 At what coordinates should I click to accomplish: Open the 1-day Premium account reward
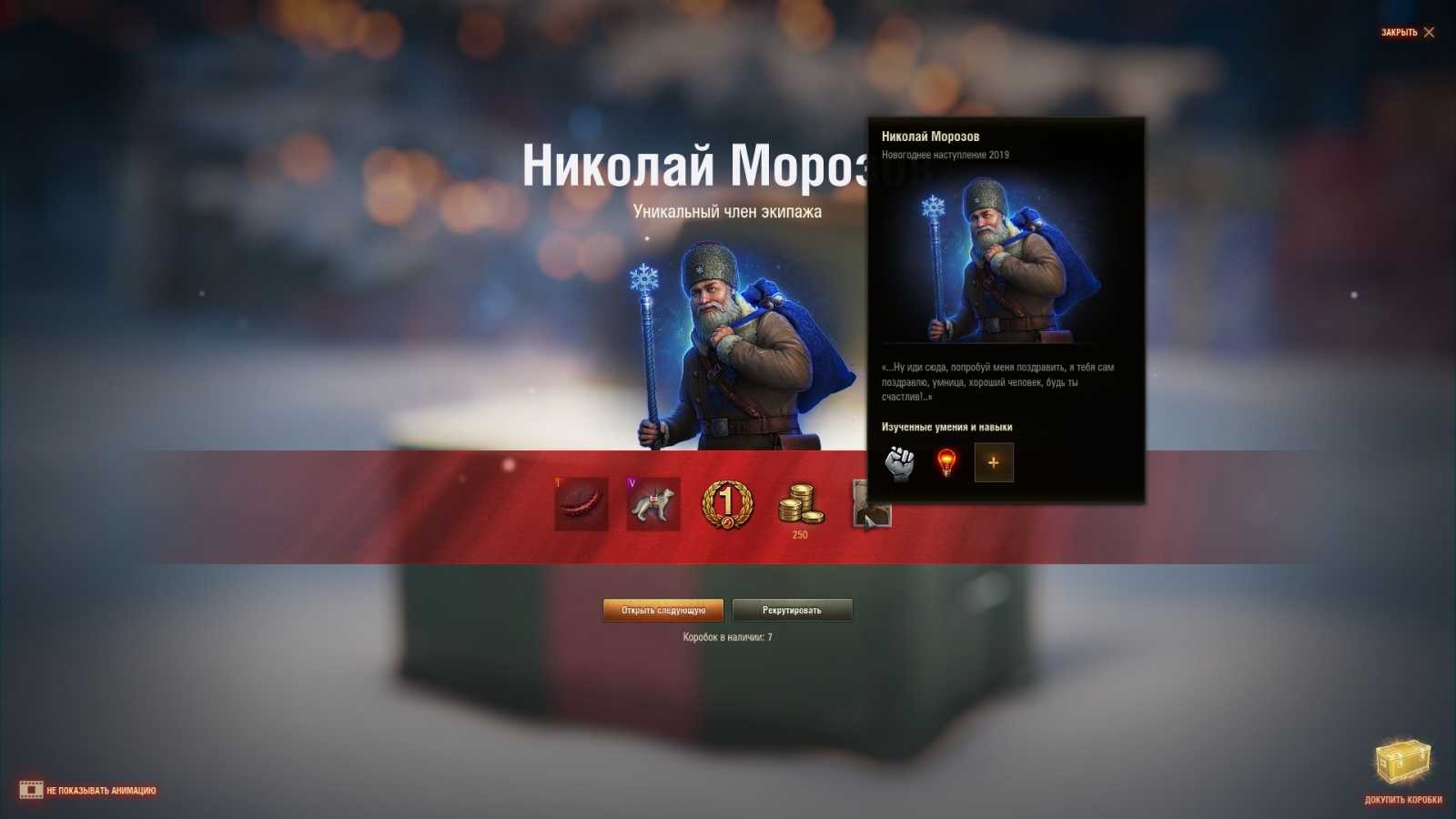coord(728,505)
